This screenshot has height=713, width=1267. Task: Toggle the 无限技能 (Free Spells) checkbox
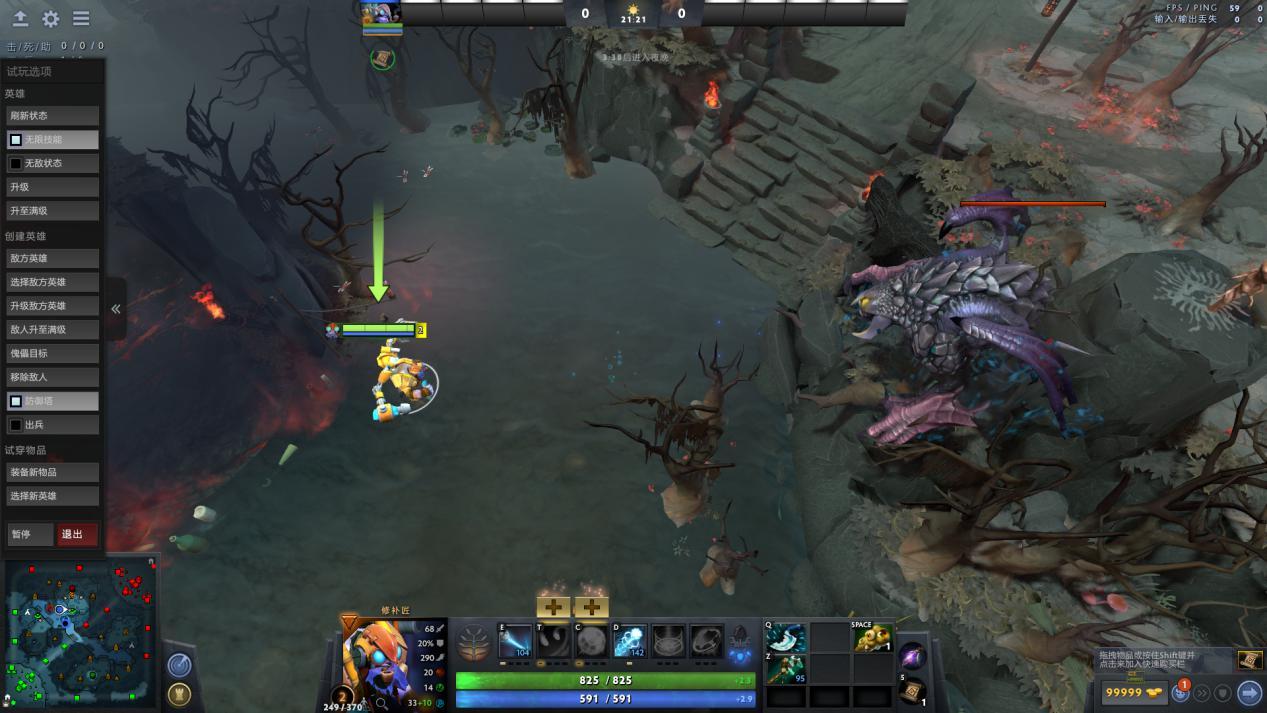click(x=16, y=140)
